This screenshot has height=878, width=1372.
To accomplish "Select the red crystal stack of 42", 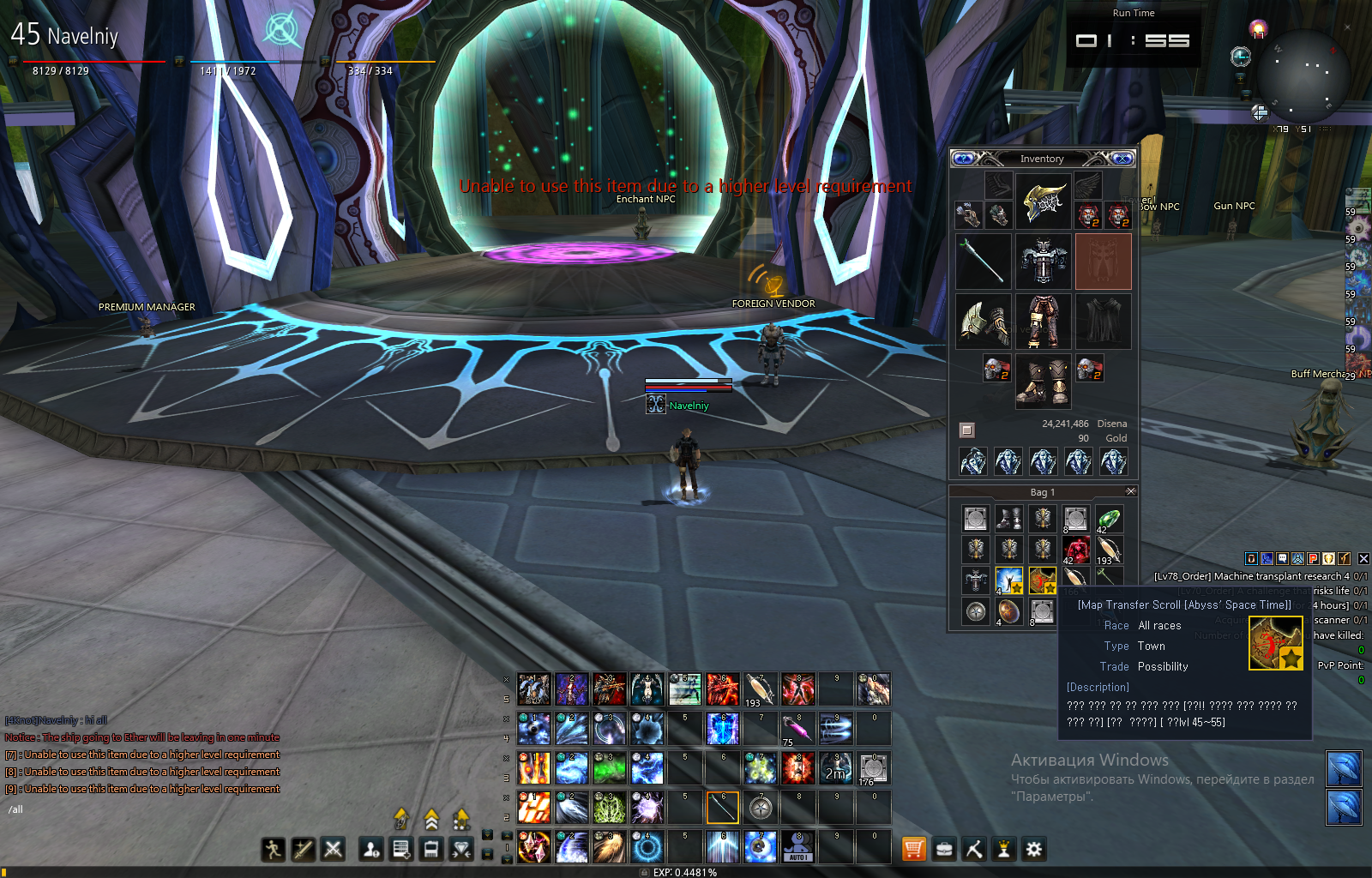I will tap(1076, 550).
